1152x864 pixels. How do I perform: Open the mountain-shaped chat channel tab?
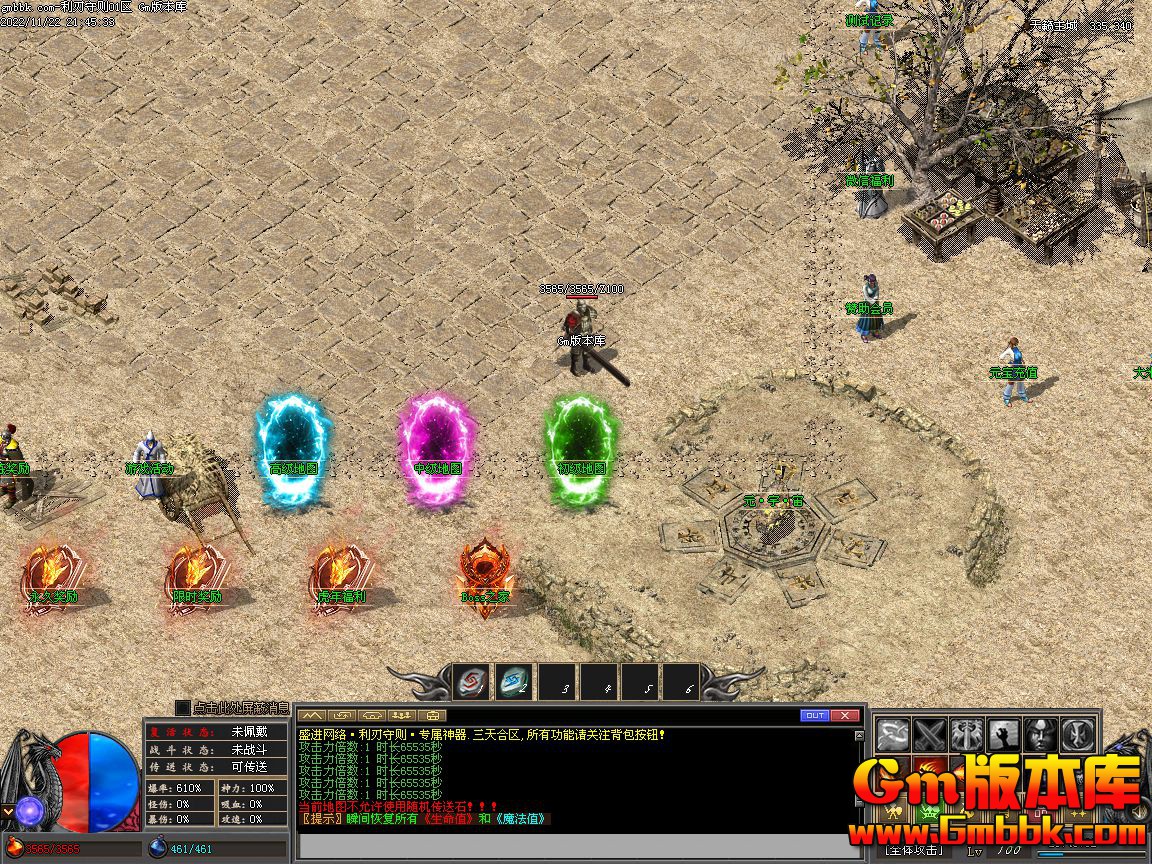click(x=312, y=716)
